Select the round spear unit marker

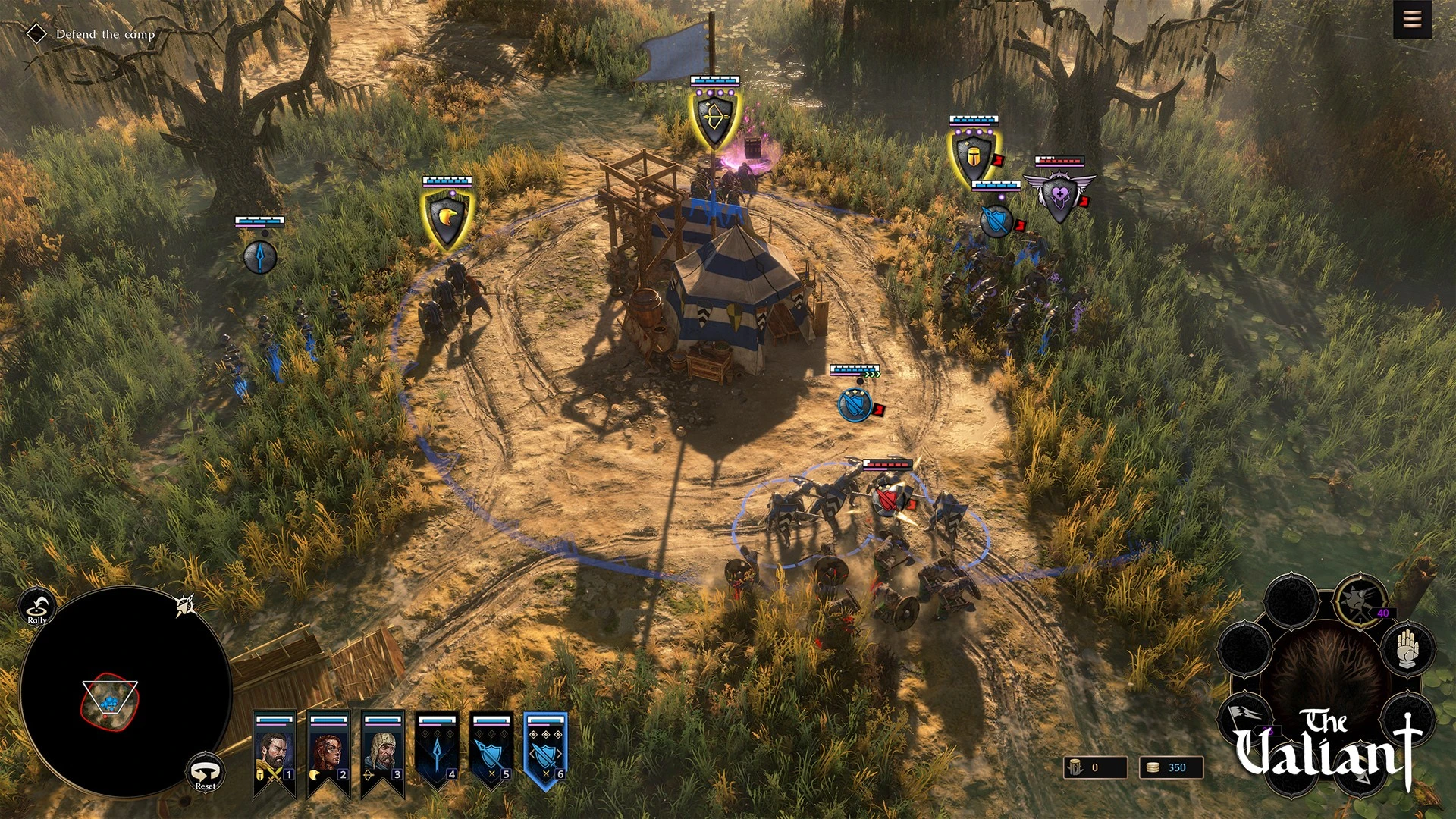(x=259, y=256)
